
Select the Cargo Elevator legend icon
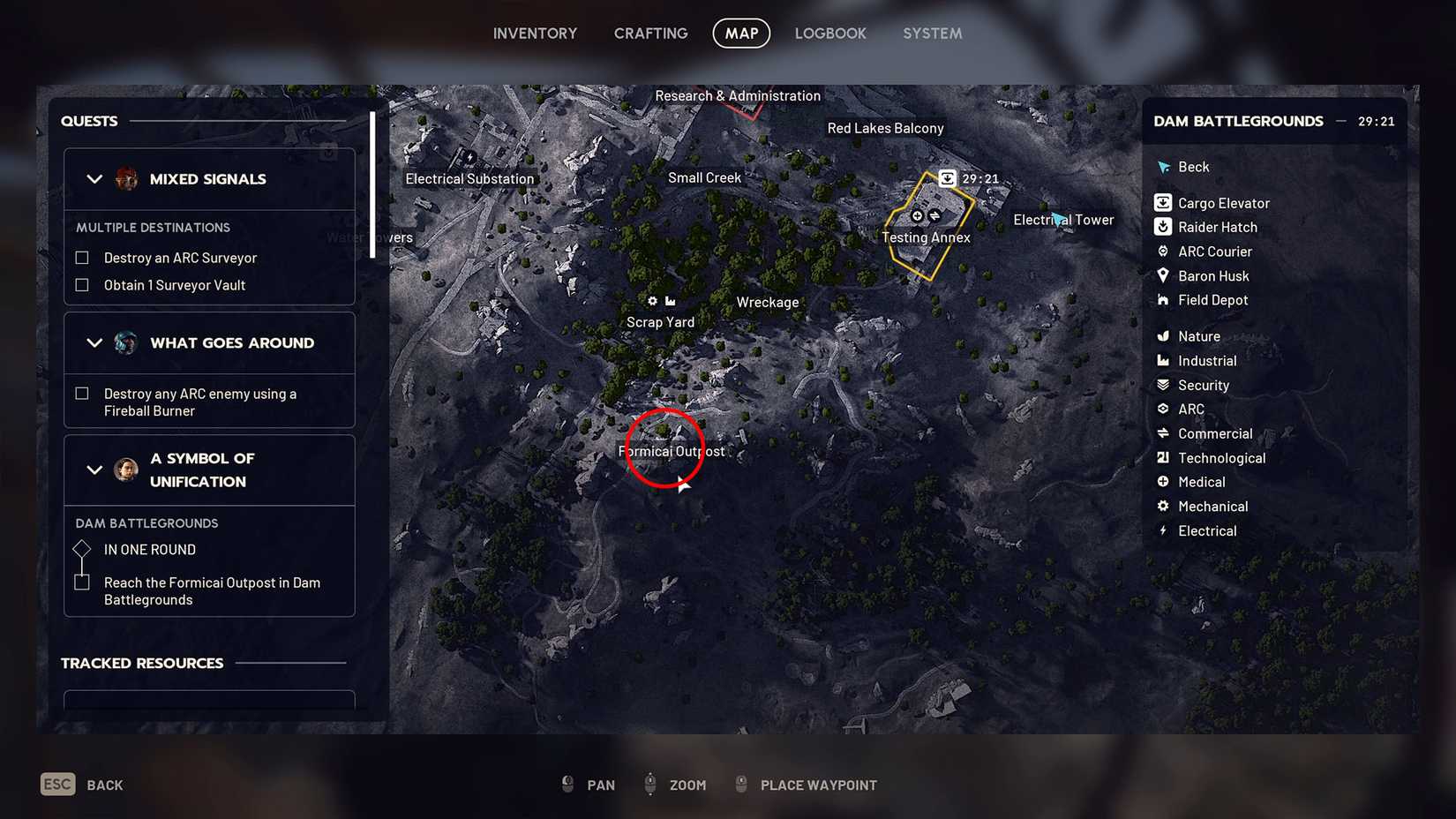click(x=1163, y=202)
